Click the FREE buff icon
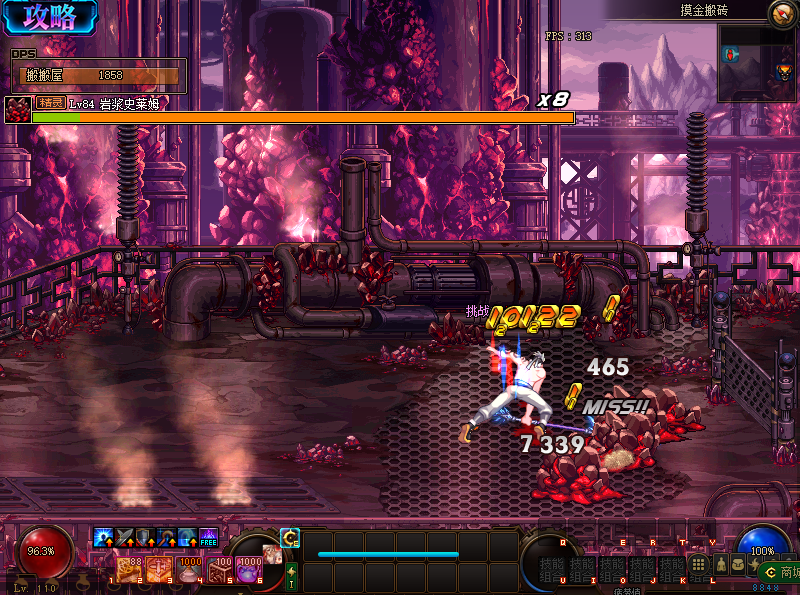Viewport: 800px width, 595px height. point(208,538)
